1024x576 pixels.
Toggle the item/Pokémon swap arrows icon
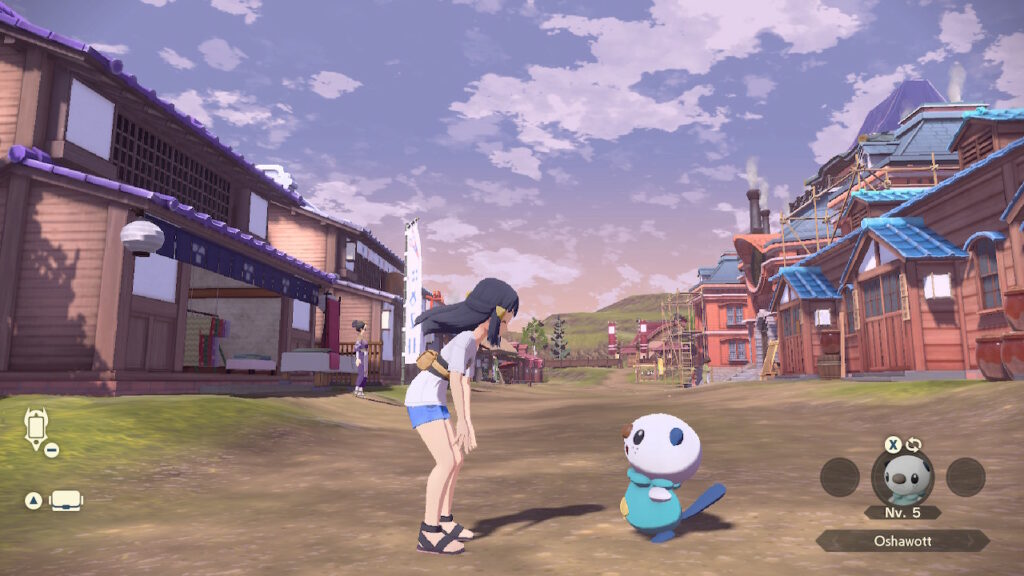coord(913,445)
